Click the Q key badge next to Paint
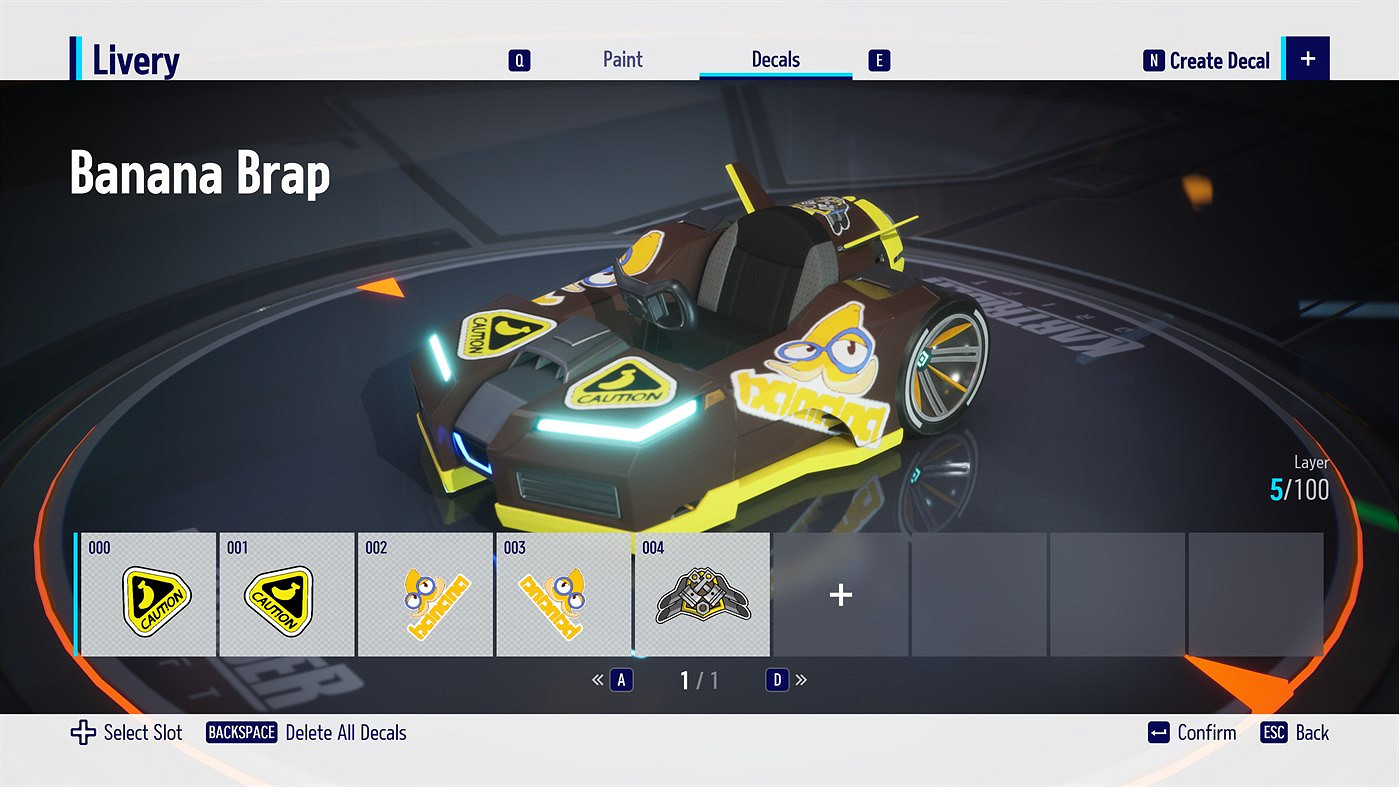 point(519,60)
